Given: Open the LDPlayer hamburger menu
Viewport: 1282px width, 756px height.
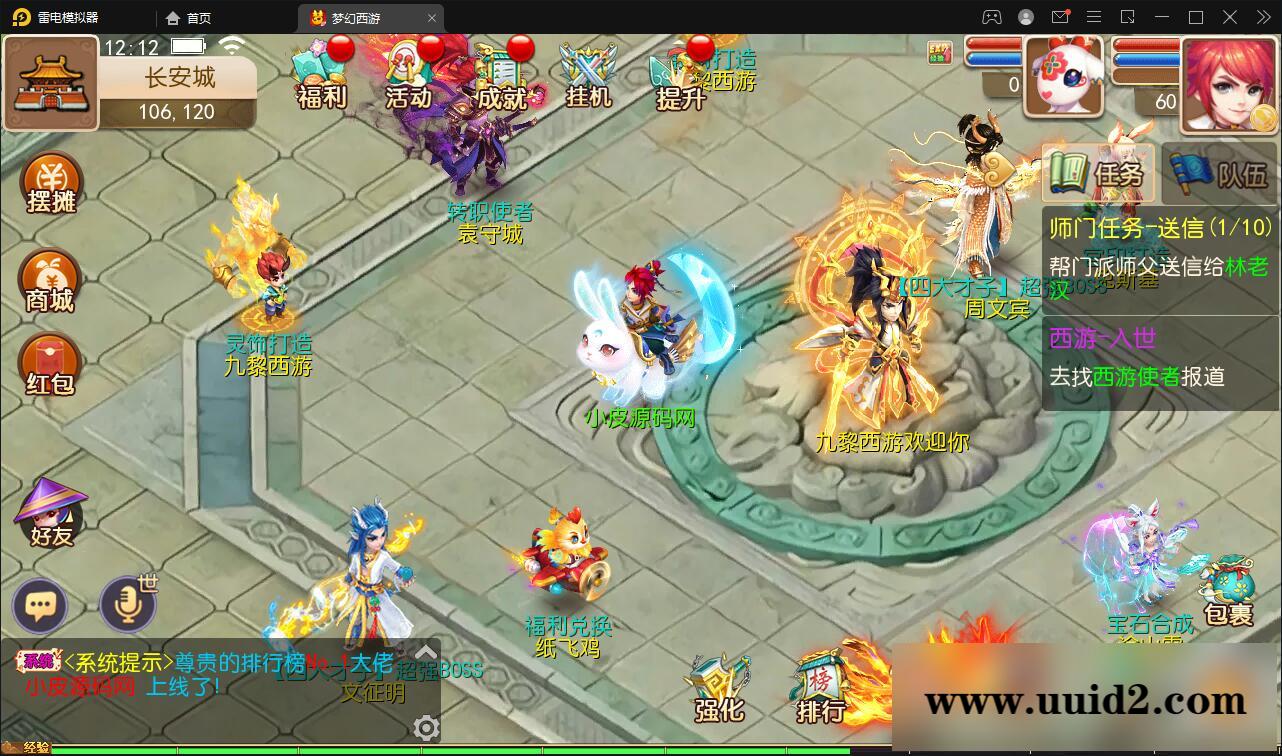Looking at the screenshot, I should click(x=1094, y=17).
